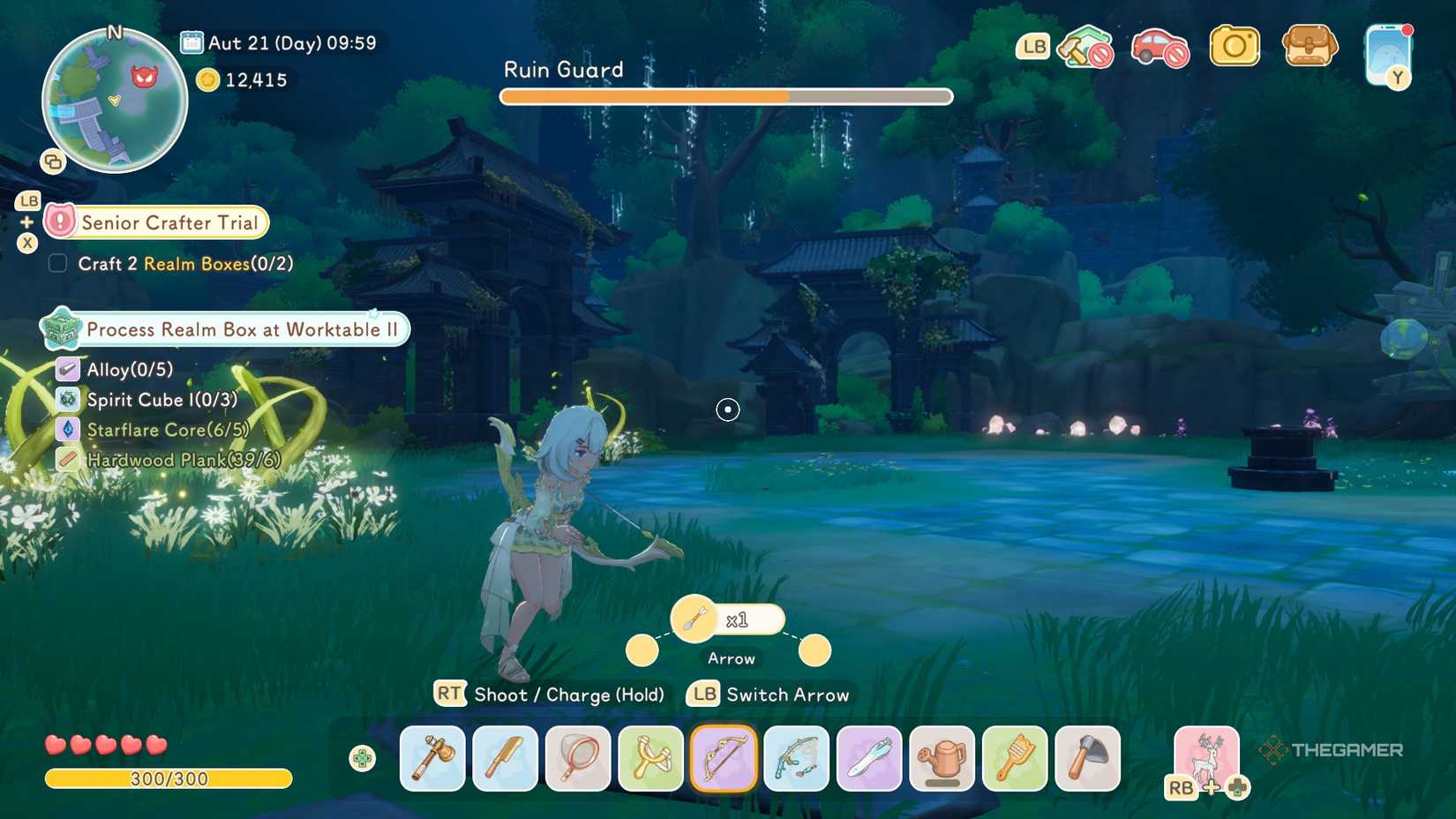This screenshot has width=1456, height=819.
Task: Select the currently equipped bow tab
Action: point(723,759)
